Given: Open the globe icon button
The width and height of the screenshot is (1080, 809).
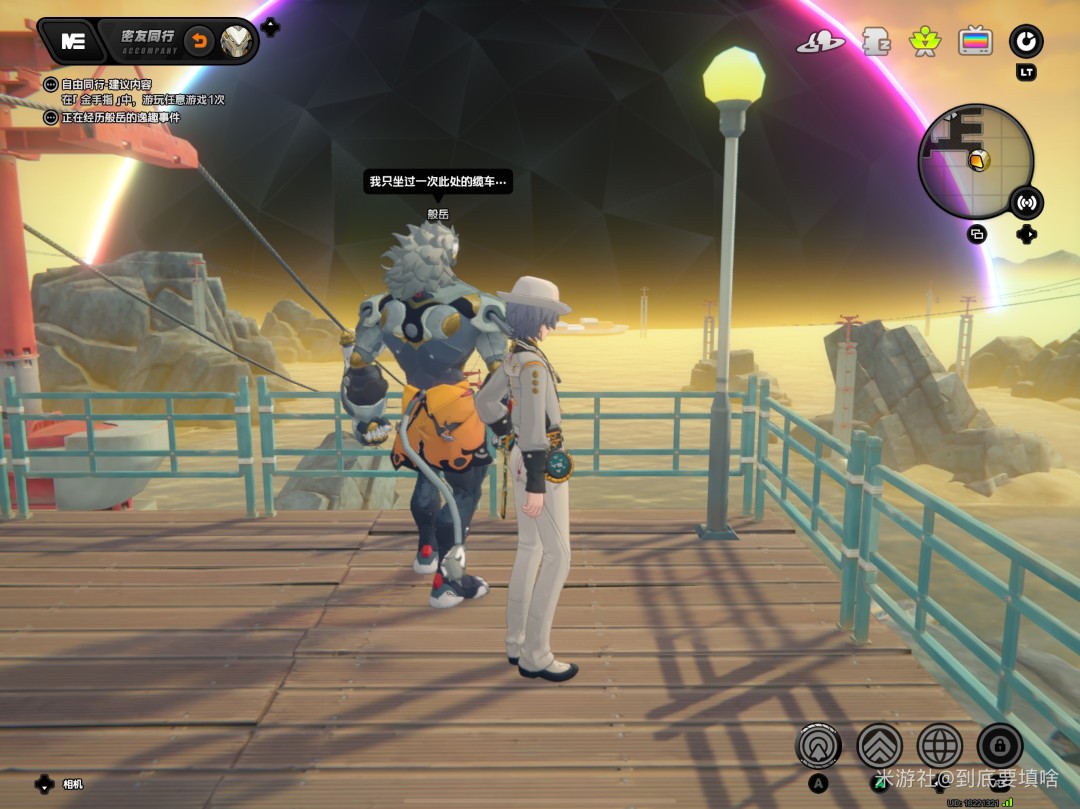Looking at the screenshot, I should pyautogui.click(x=939, y=745).
